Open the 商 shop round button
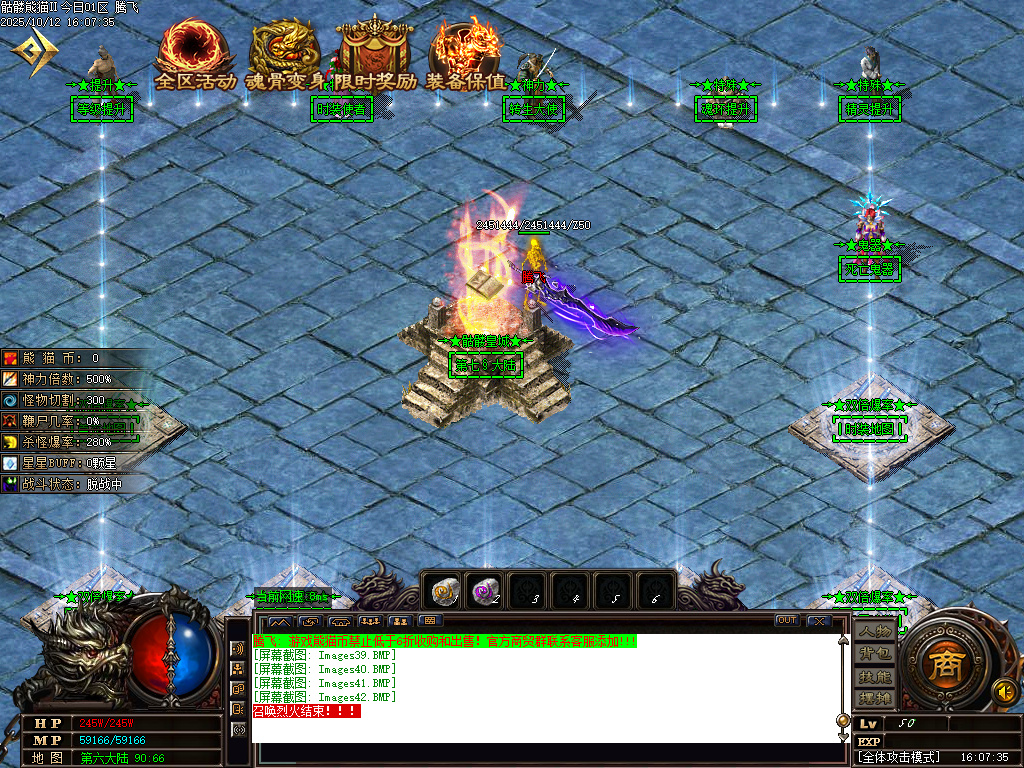Screen dimensions: 1024x768 tap(941, 666)
